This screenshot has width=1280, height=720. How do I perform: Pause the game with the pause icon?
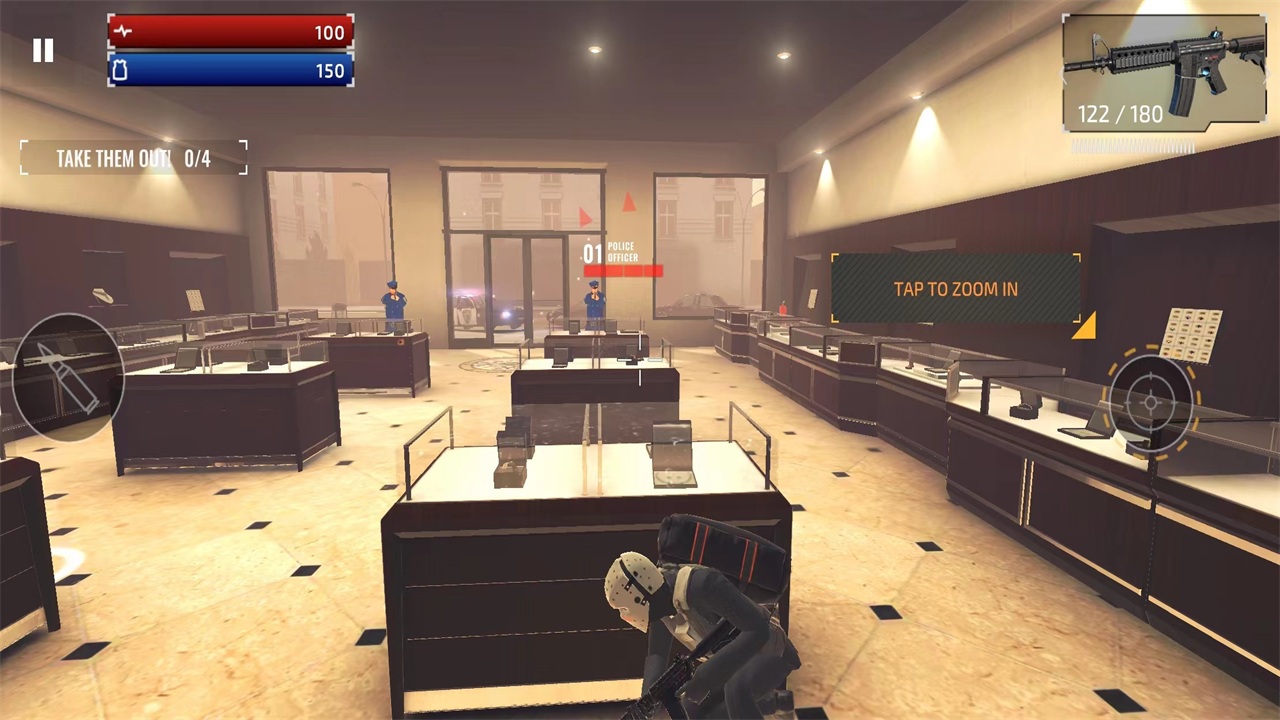[43, 50]
